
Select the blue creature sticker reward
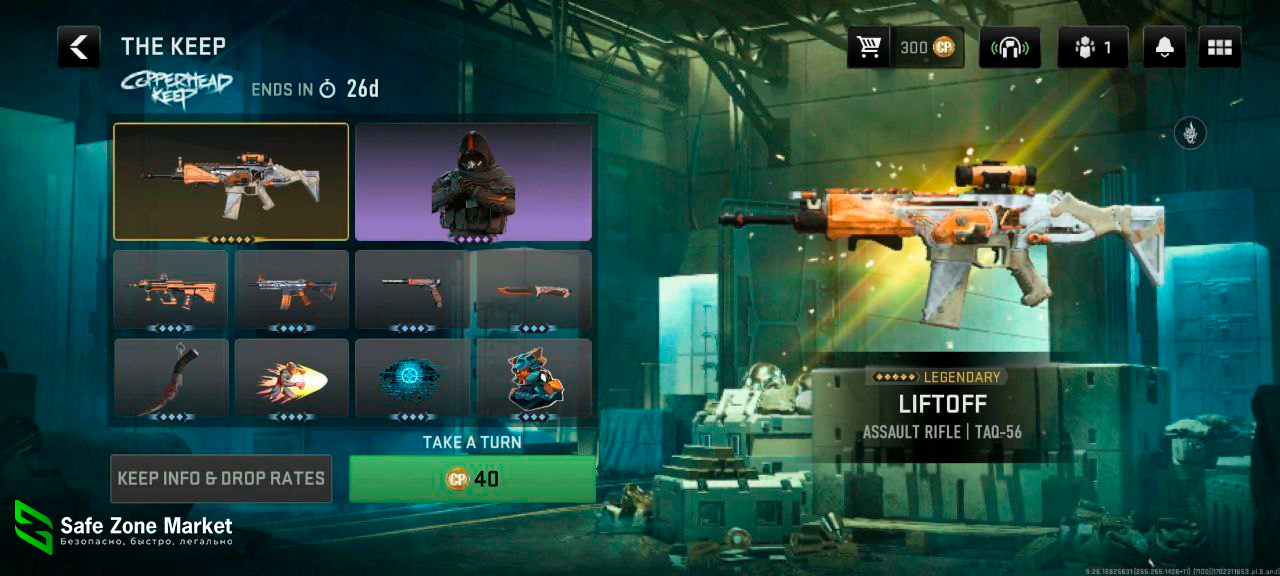(533, 378)
